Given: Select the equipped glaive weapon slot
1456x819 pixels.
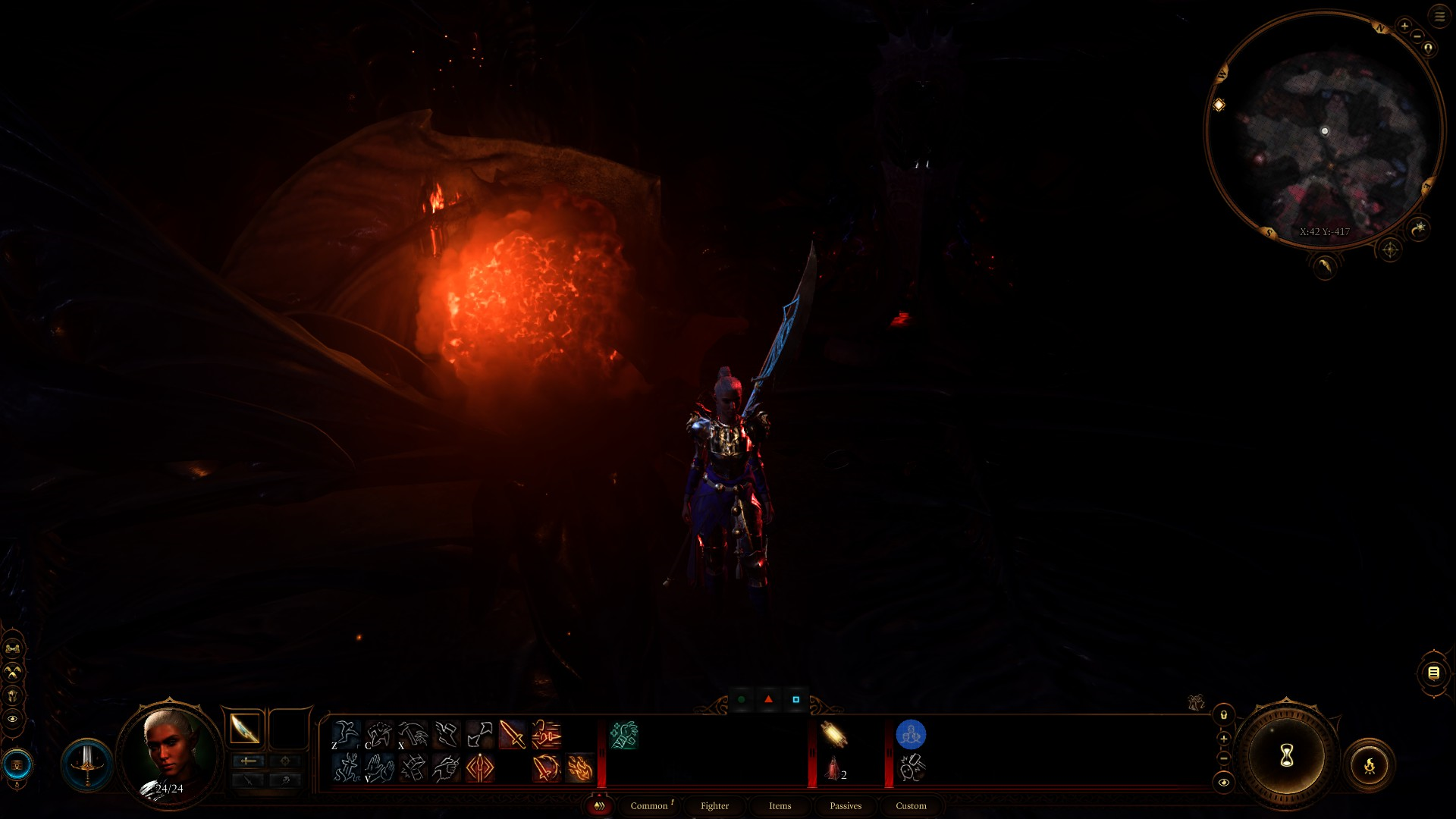Looking at the screenshot, I should coord(244,730).
